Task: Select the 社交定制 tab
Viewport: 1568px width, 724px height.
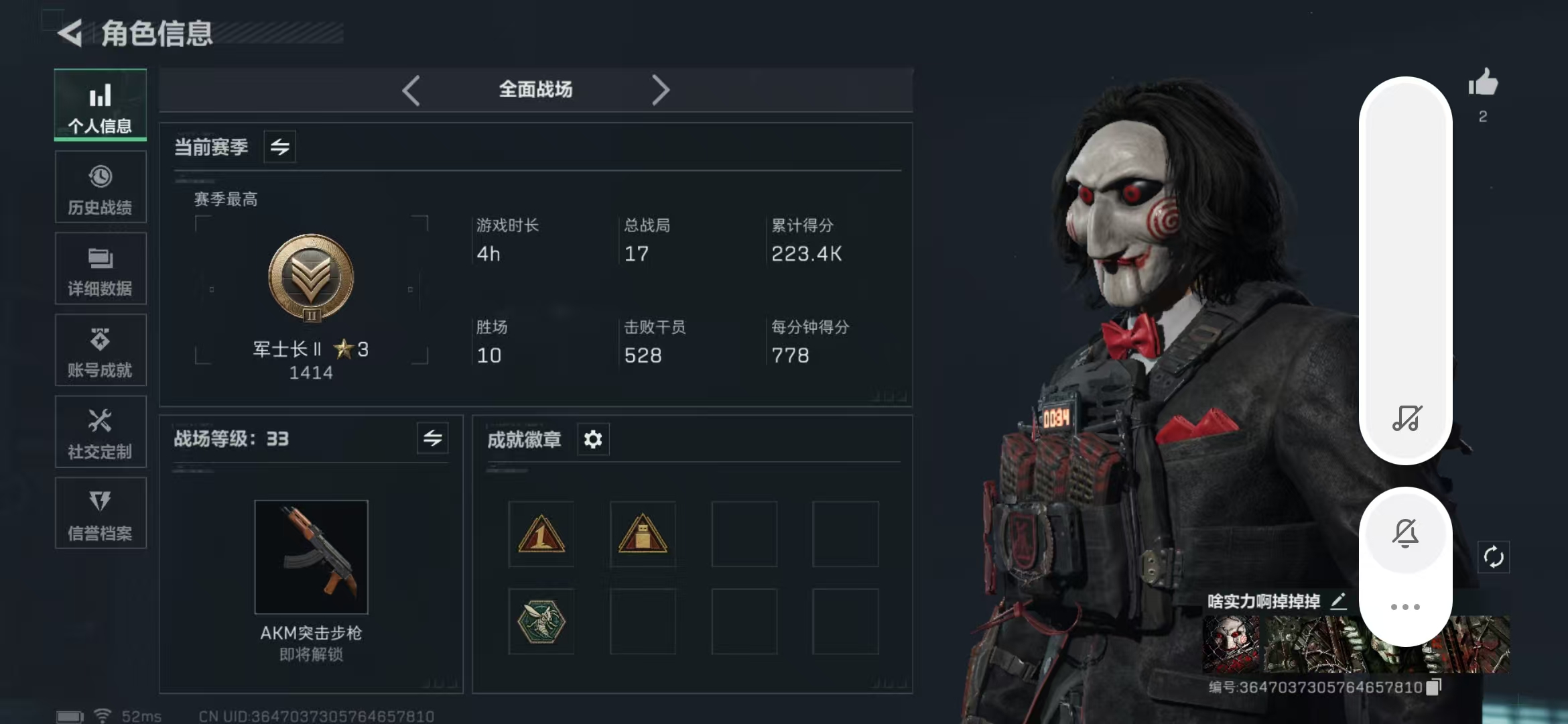Action: (x=101, y=432)
